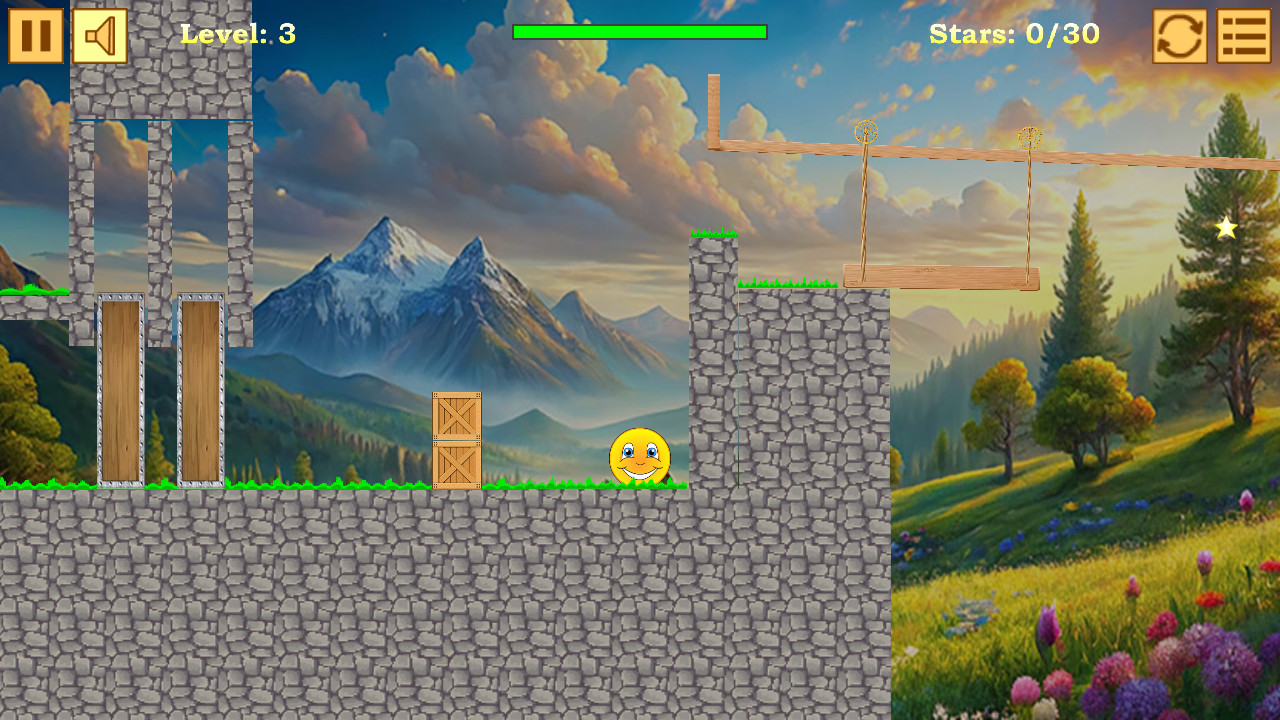1280x720 pixels.
Task: Click the left wooden board in the metal frame
Action: (120, 390)
